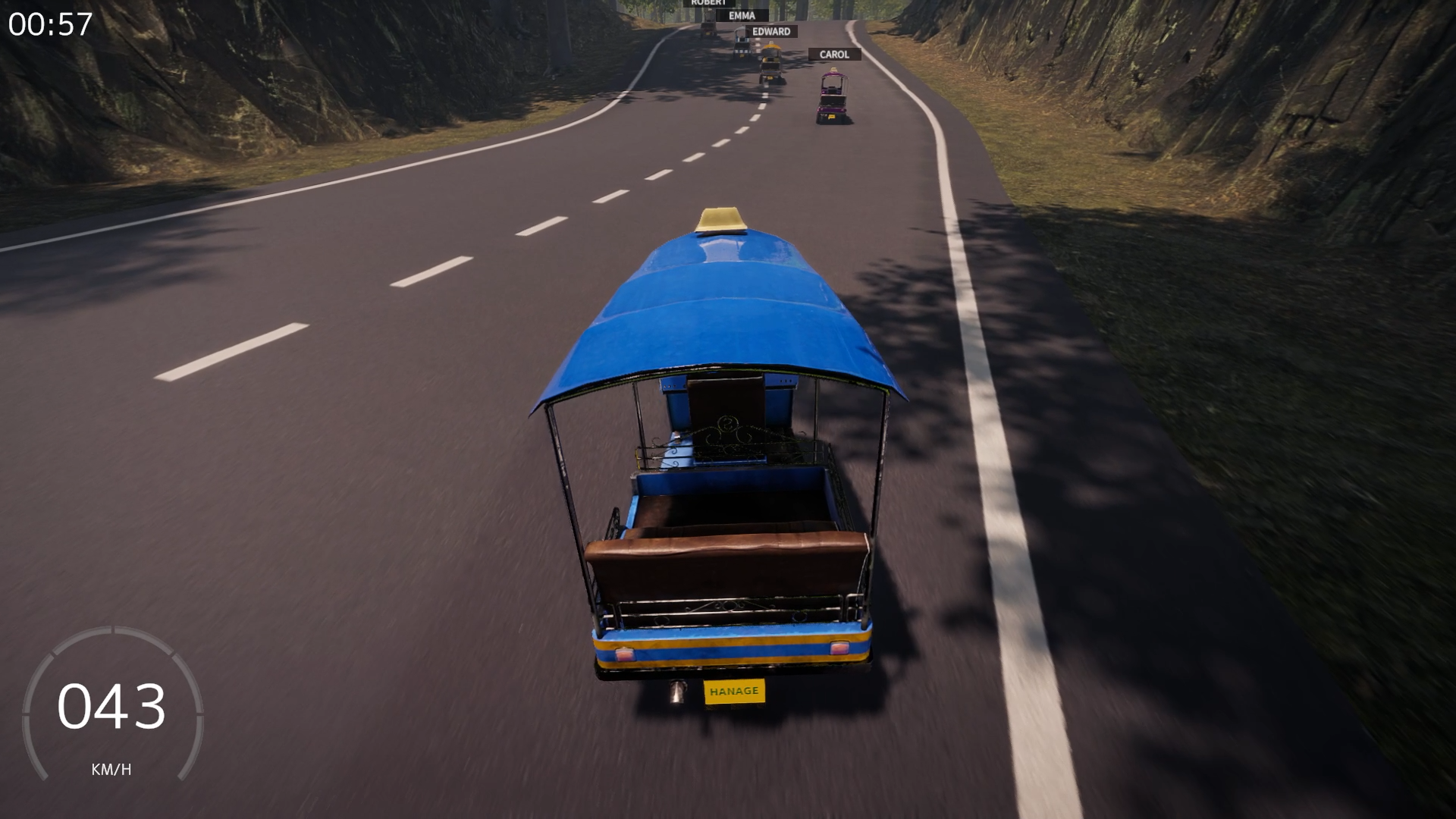Click the yellow tuk-tuk ahead on the road
Viewport: 1456px width, 819px height.
pos(771,61)
